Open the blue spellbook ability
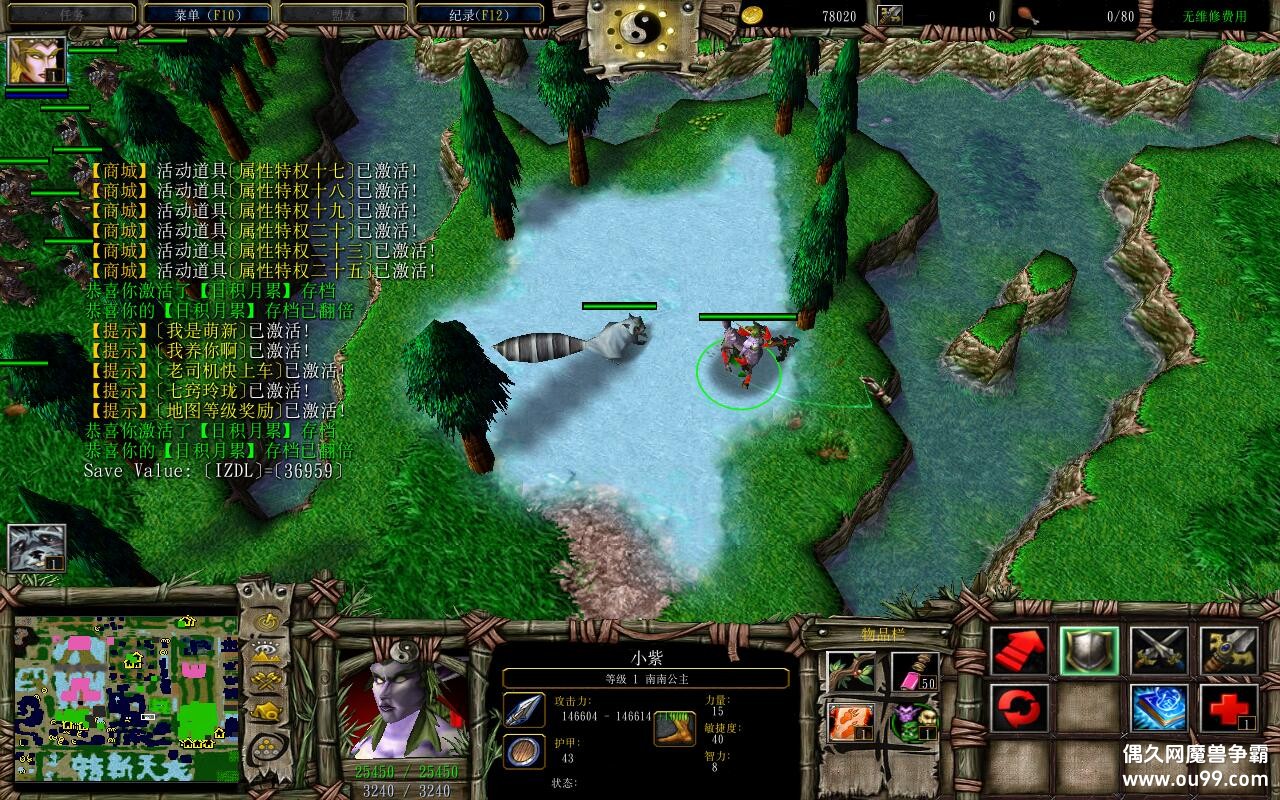The image size is (1280, 800). tap(1159, 708)
